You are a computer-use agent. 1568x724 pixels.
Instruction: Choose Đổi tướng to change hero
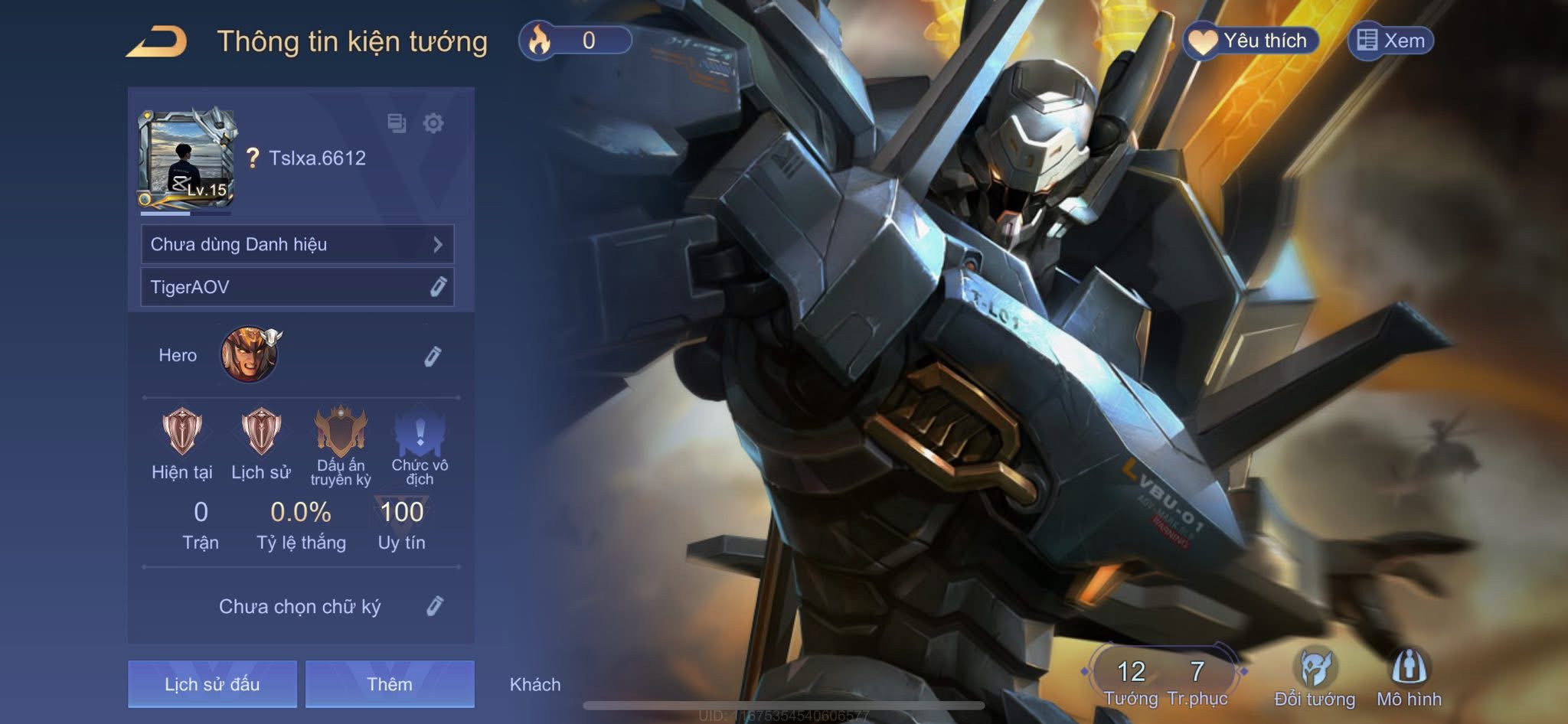tap(1315, 677)
